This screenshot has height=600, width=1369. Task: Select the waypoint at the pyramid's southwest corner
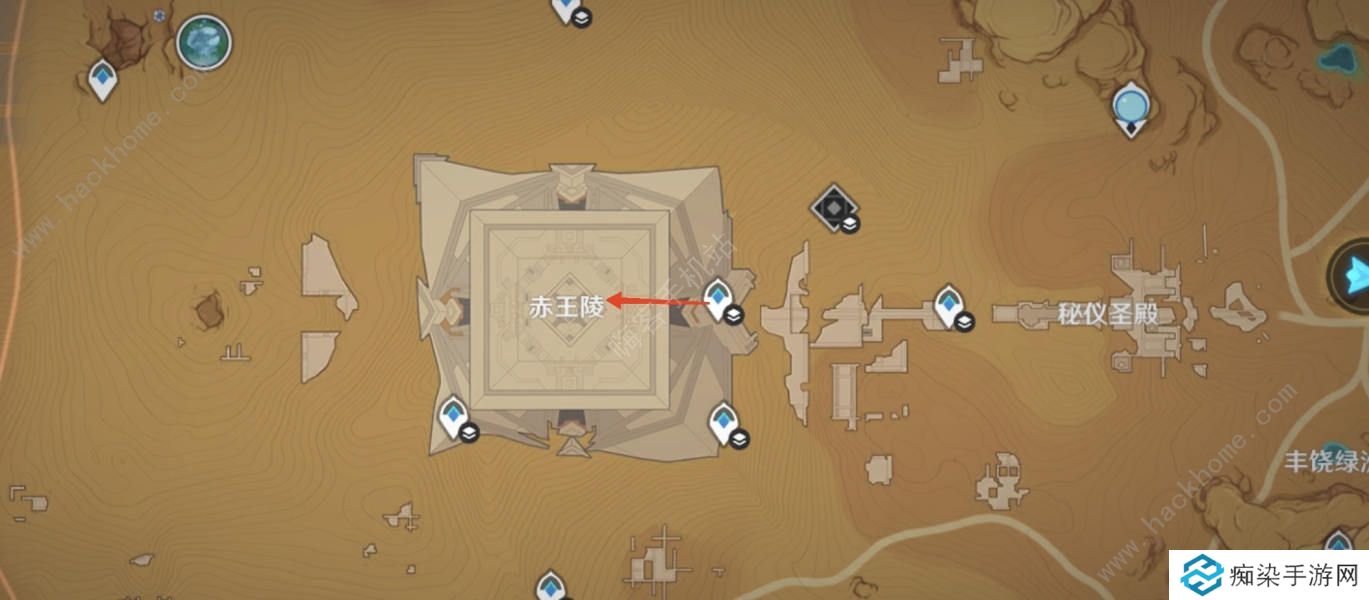[x=453, y=416]
